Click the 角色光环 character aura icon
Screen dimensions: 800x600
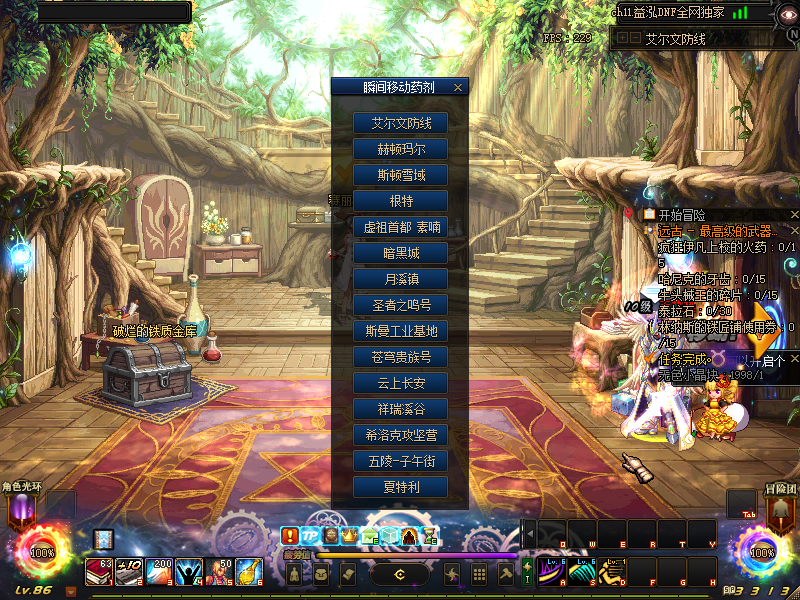tap(22, 510)
